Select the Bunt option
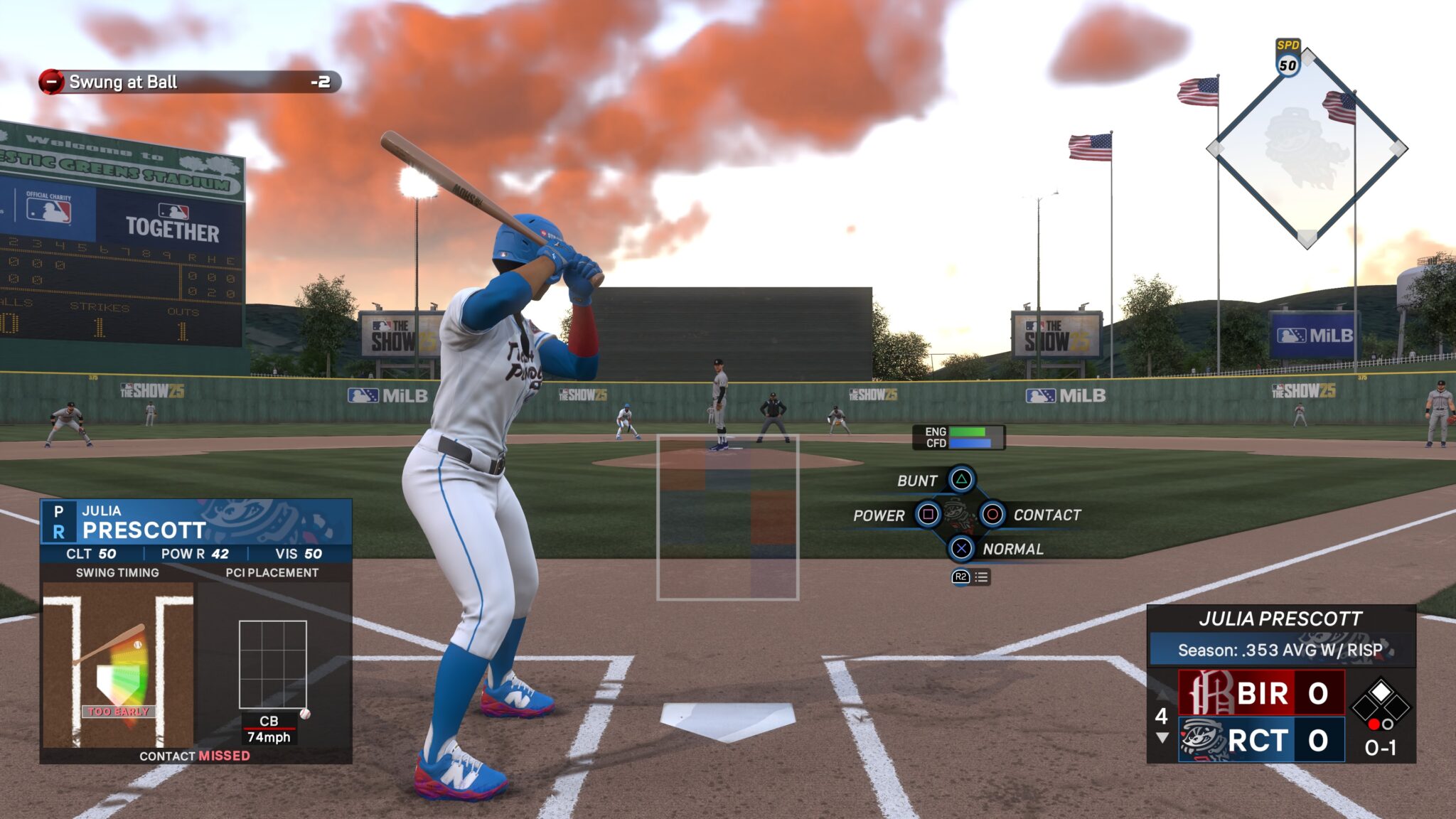The width and height of the screenshot is (1456, 819). point(960,479)
